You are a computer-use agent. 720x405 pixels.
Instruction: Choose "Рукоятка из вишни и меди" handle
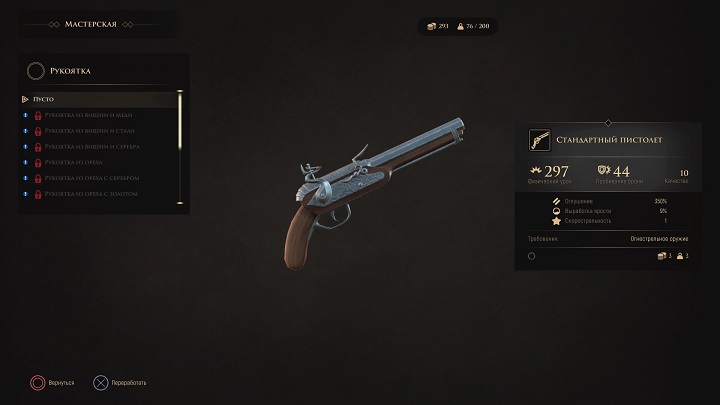click(x=87, y=115)
